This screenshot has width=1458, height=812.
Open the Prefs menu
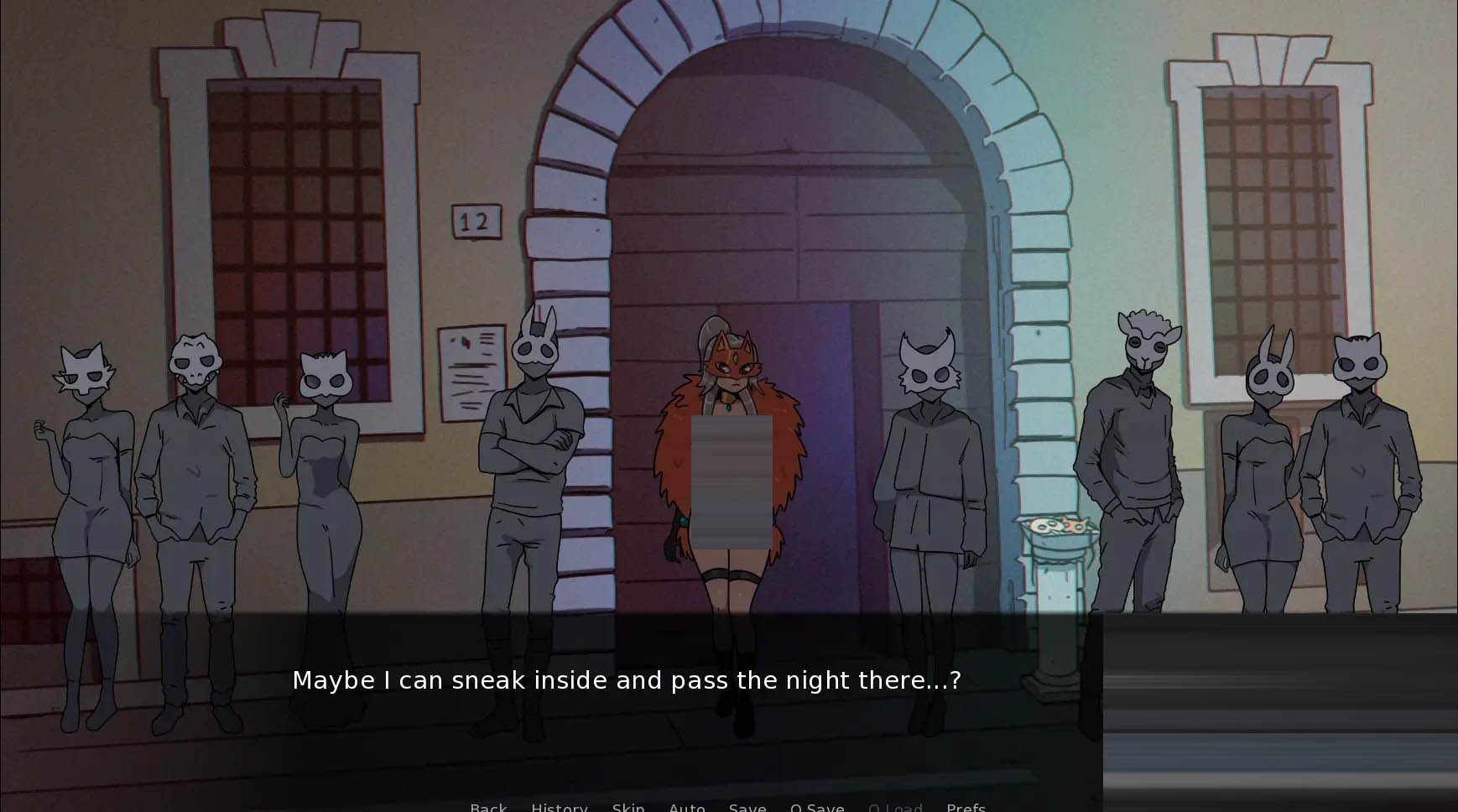click(966, 807)
